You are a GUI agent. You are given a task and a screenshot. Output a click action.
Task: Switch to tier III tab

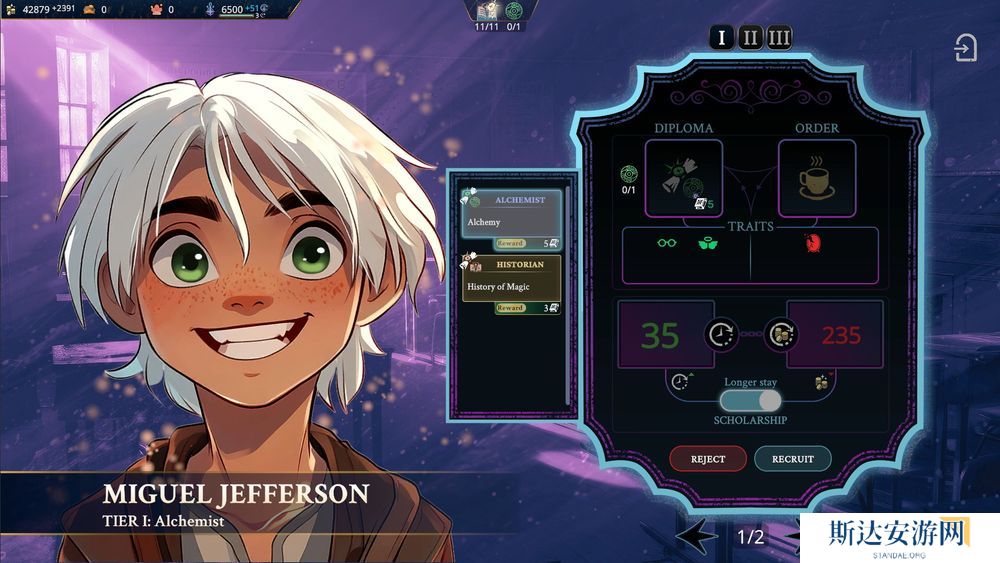[x=779, y=39]
